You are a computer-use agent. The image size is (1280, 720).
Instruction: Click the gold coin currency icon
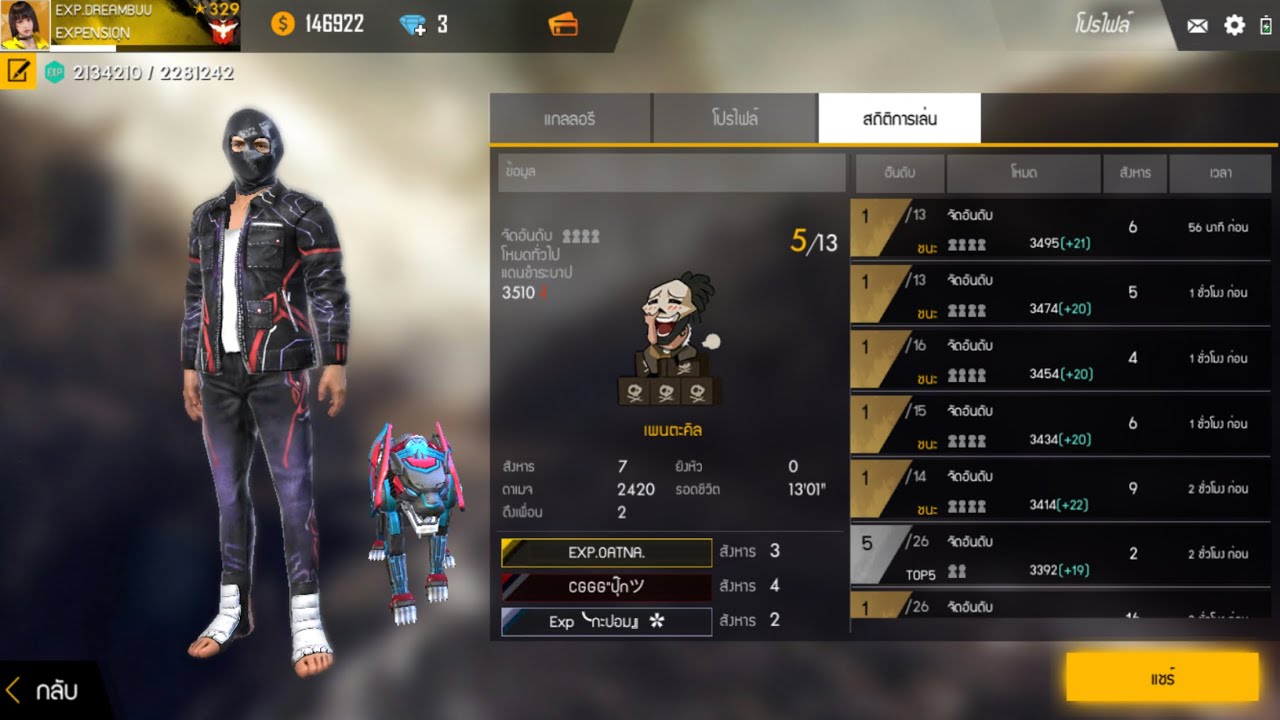tap(283, 25)
